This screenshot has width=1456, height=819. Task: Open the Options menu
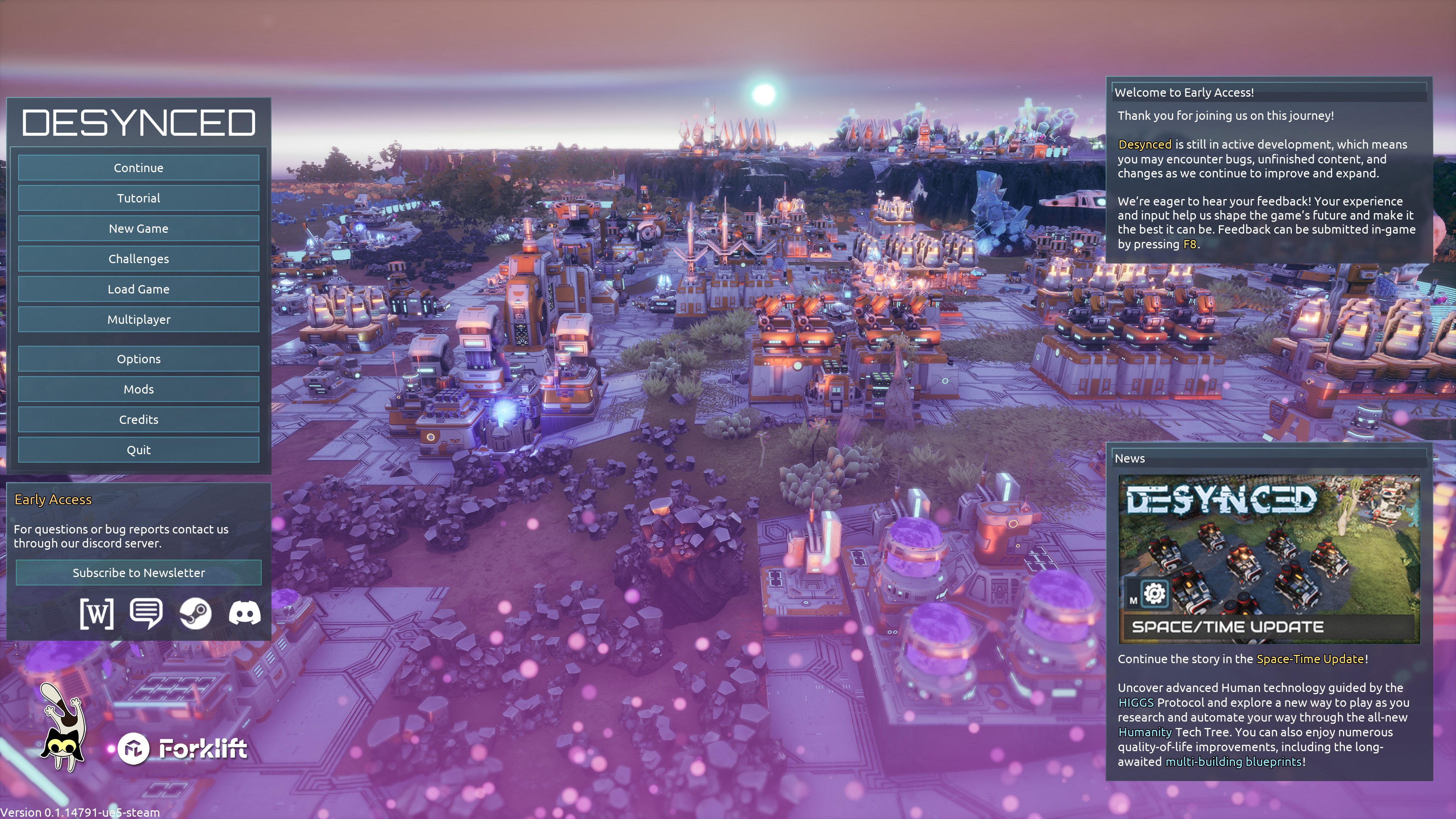click(x=138, y=359)
